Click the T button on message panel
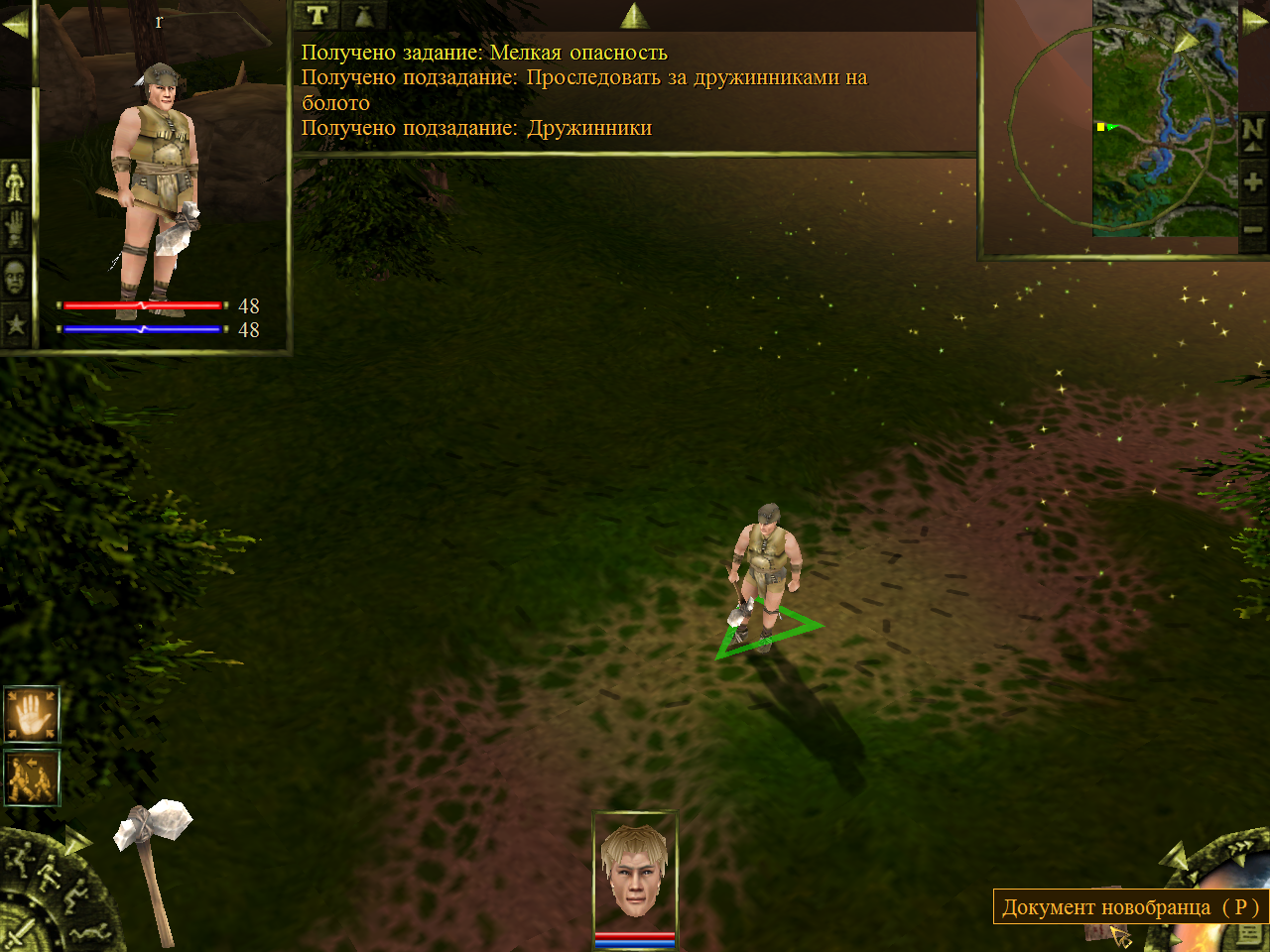The height and width of the screenshot is (952, 1270). click(317, 15)
